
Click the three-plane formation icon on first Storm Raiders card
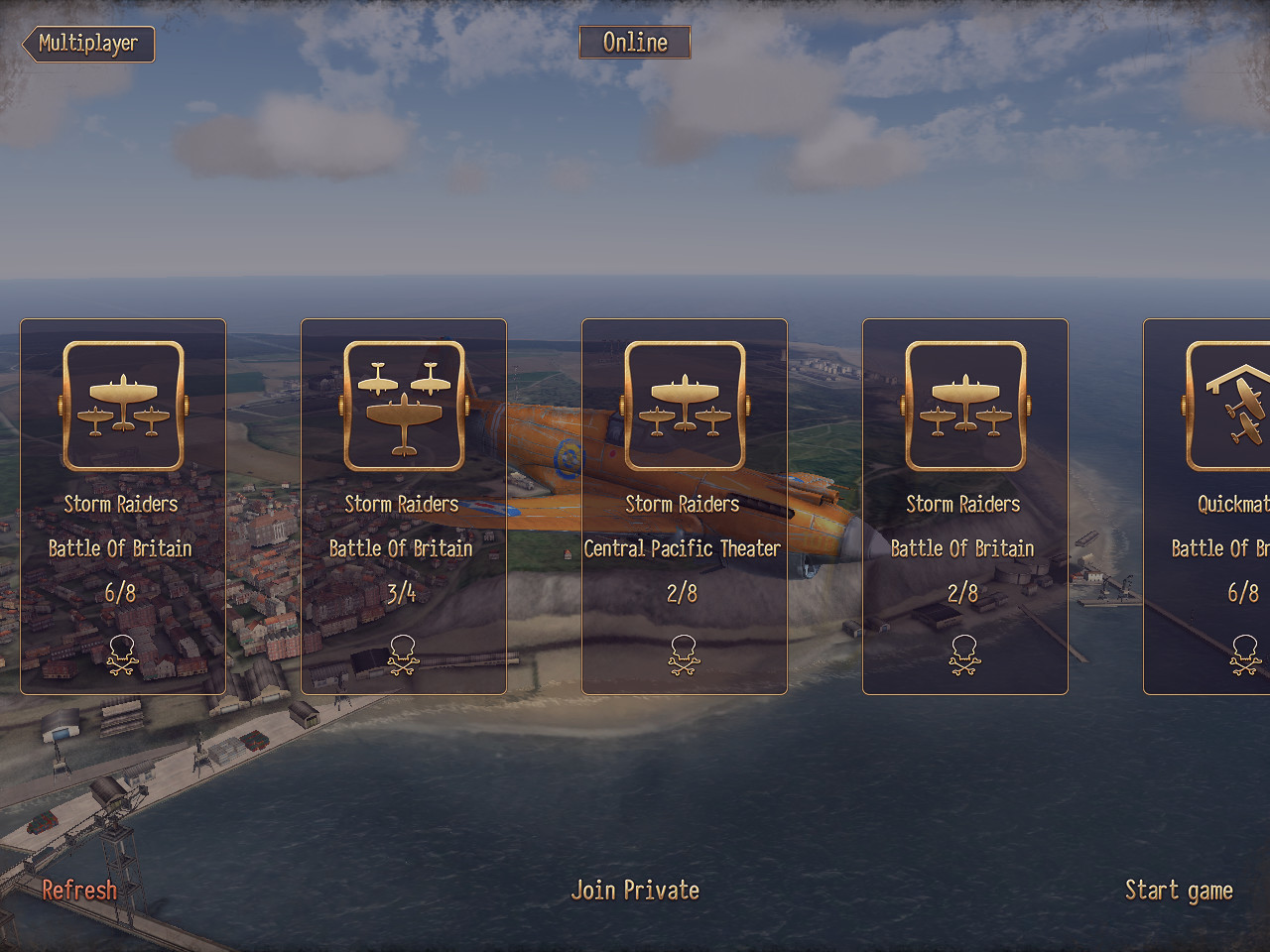coord(122,405)
